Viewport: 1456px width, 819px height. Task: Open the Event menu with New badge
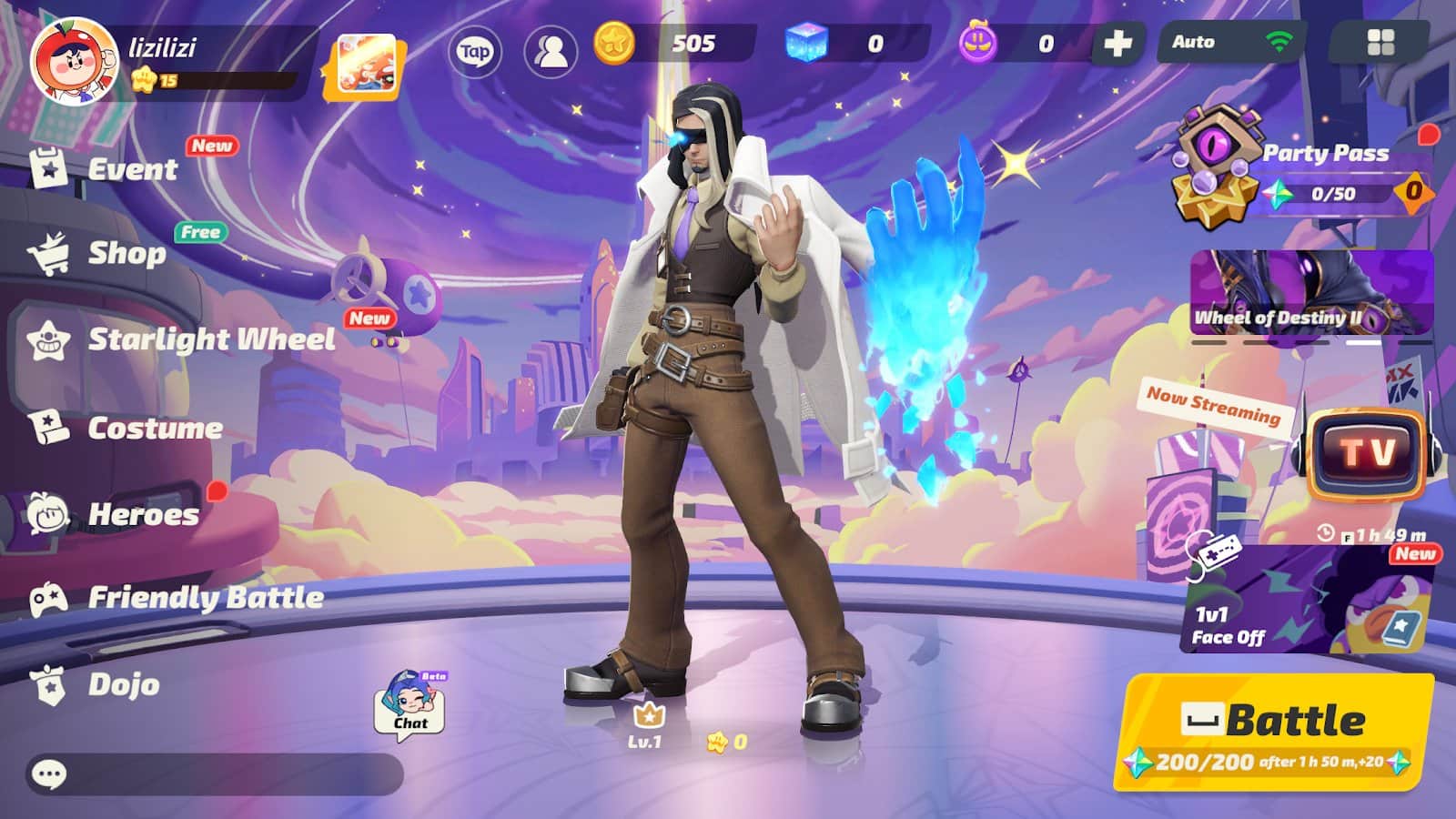pos(132,170)
